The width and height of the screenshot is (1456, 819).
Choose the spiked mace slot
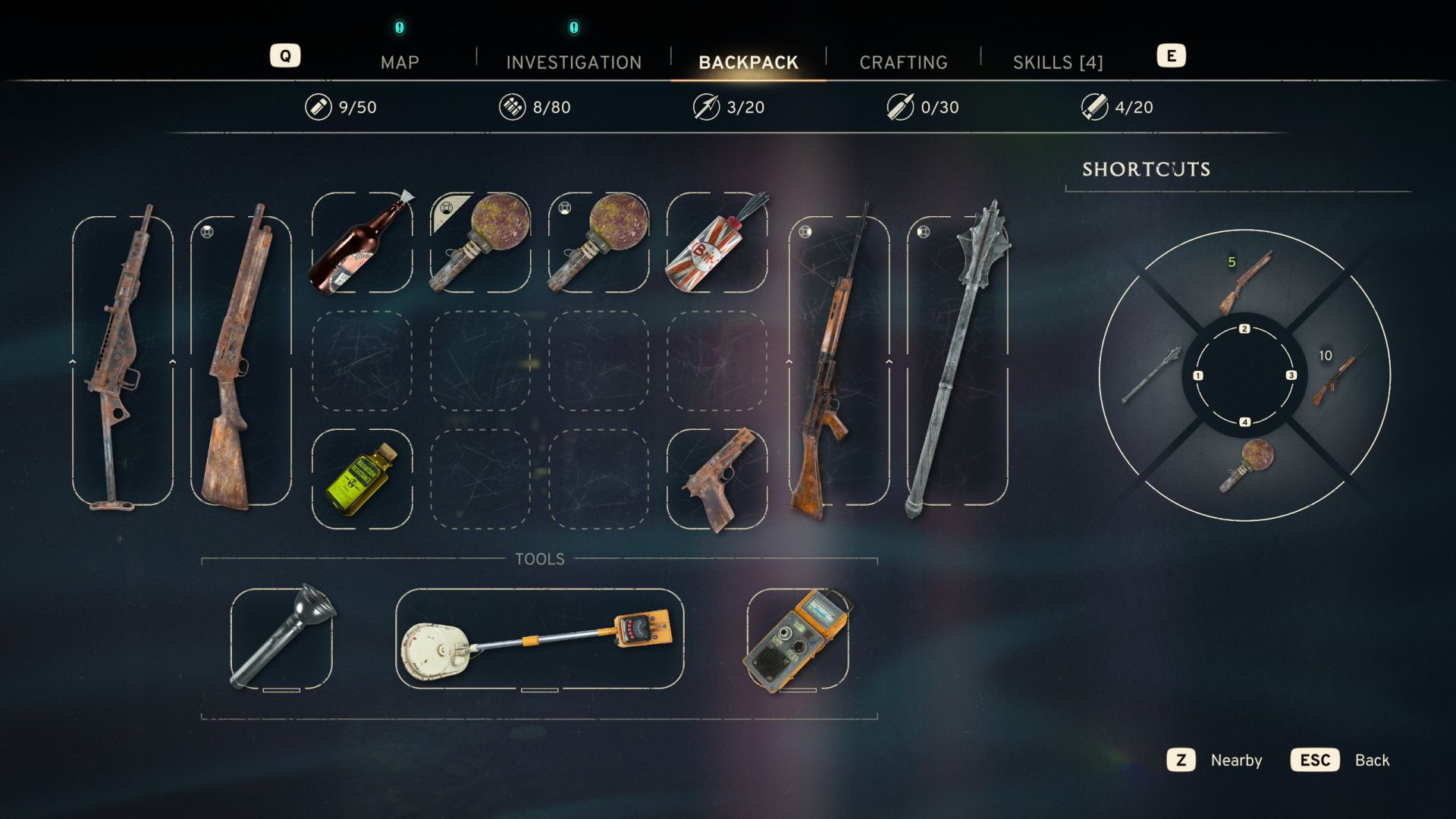click(x=957, y=360)
